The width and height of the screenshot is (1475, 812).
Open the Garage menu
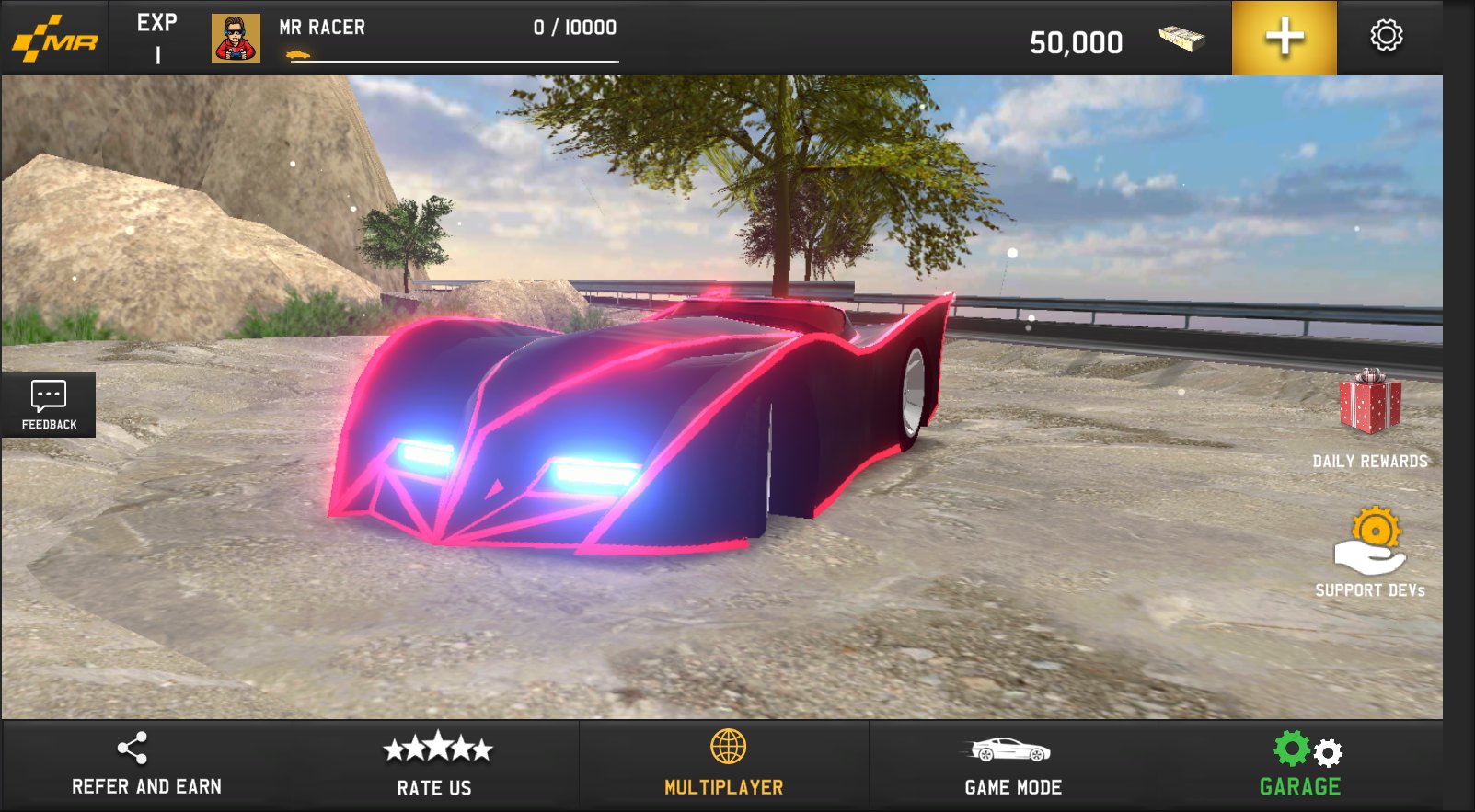pos(1301,765)
